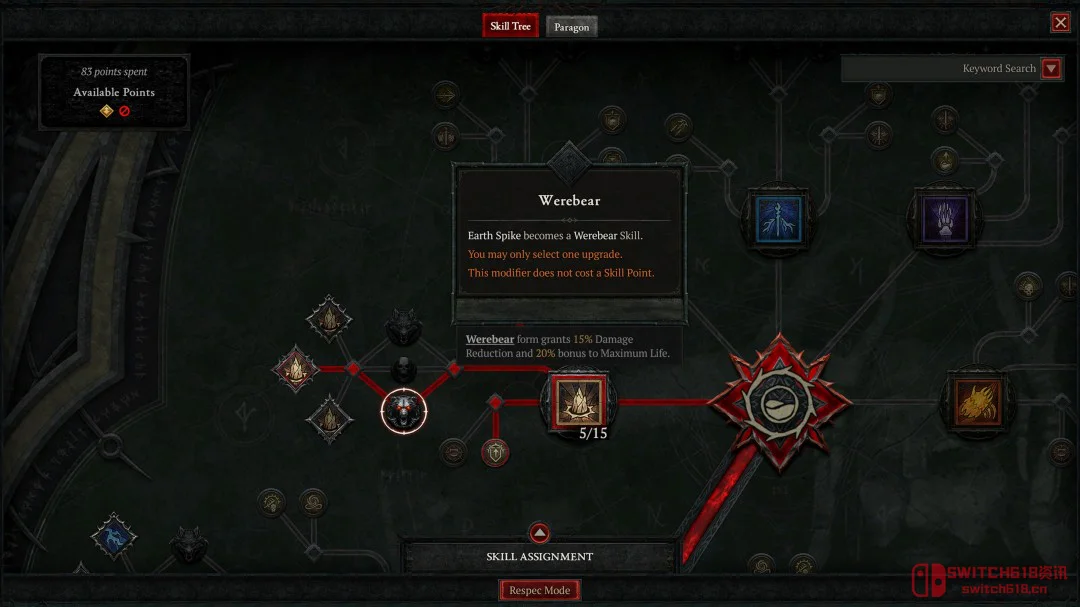Select the blue diamond skill modifier node
This screenshot has height=607, width=1080.
(113, 536)
